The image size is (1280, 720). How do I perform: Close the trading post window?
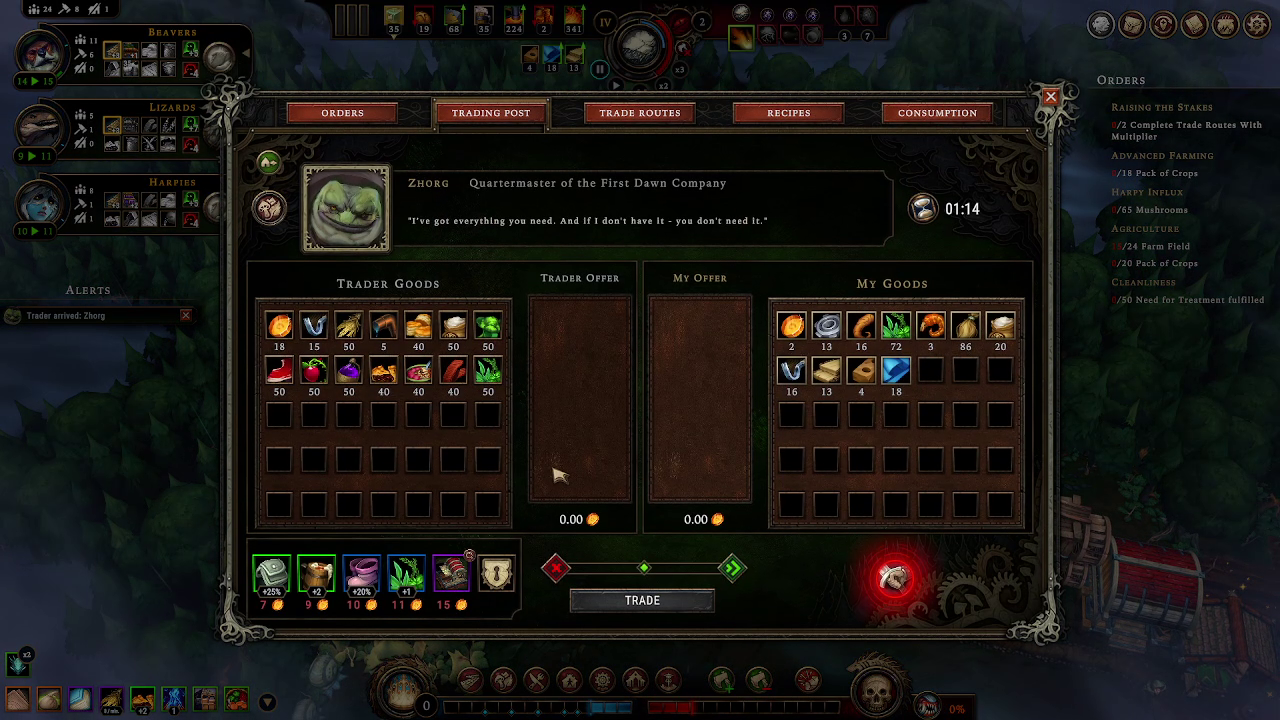[x=1050, y=96]
